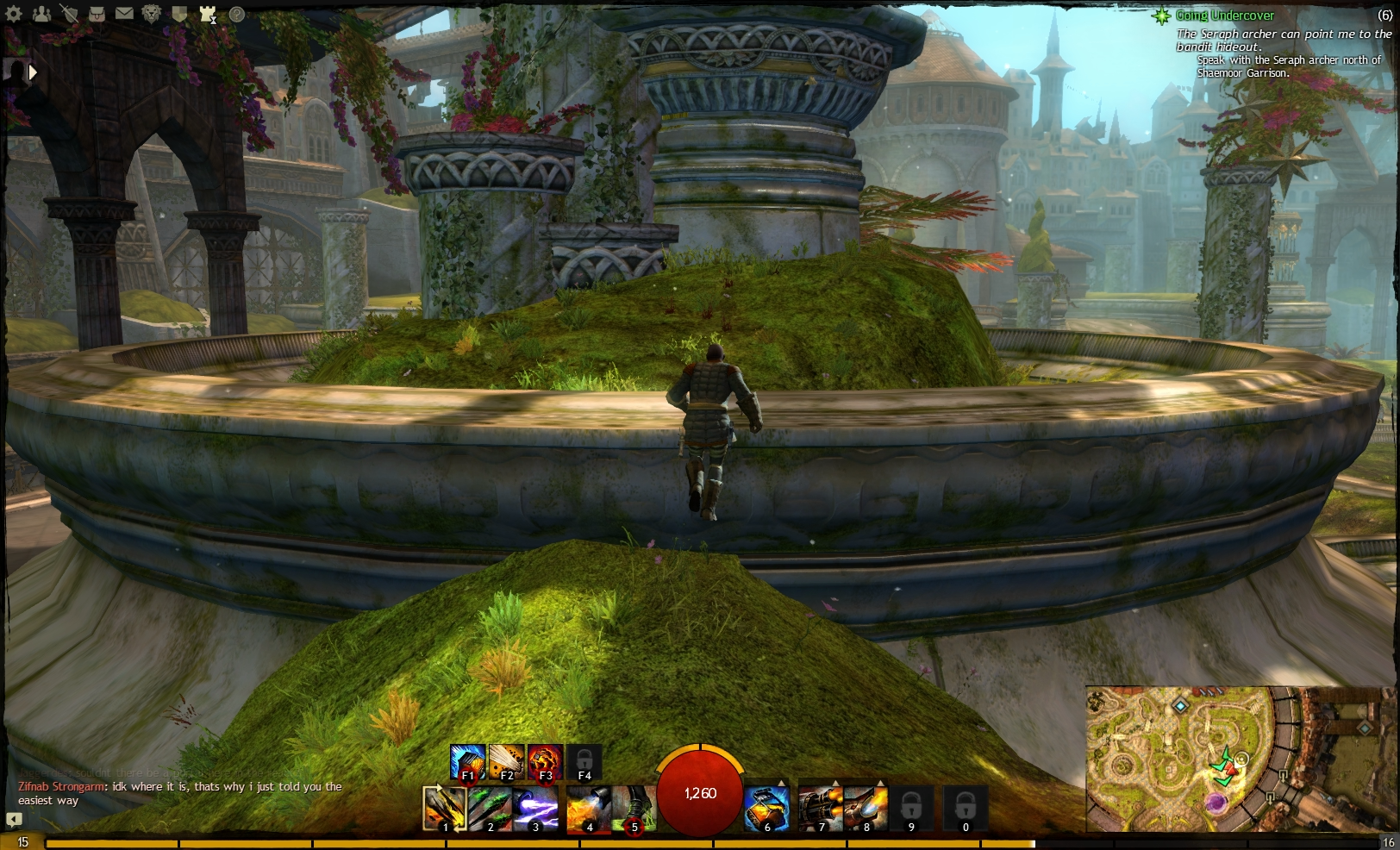This screenshot has width=1400, height=850.
Task: Expand the player portrait arrow
Action: pyautogui.click(x=33, y=72)
